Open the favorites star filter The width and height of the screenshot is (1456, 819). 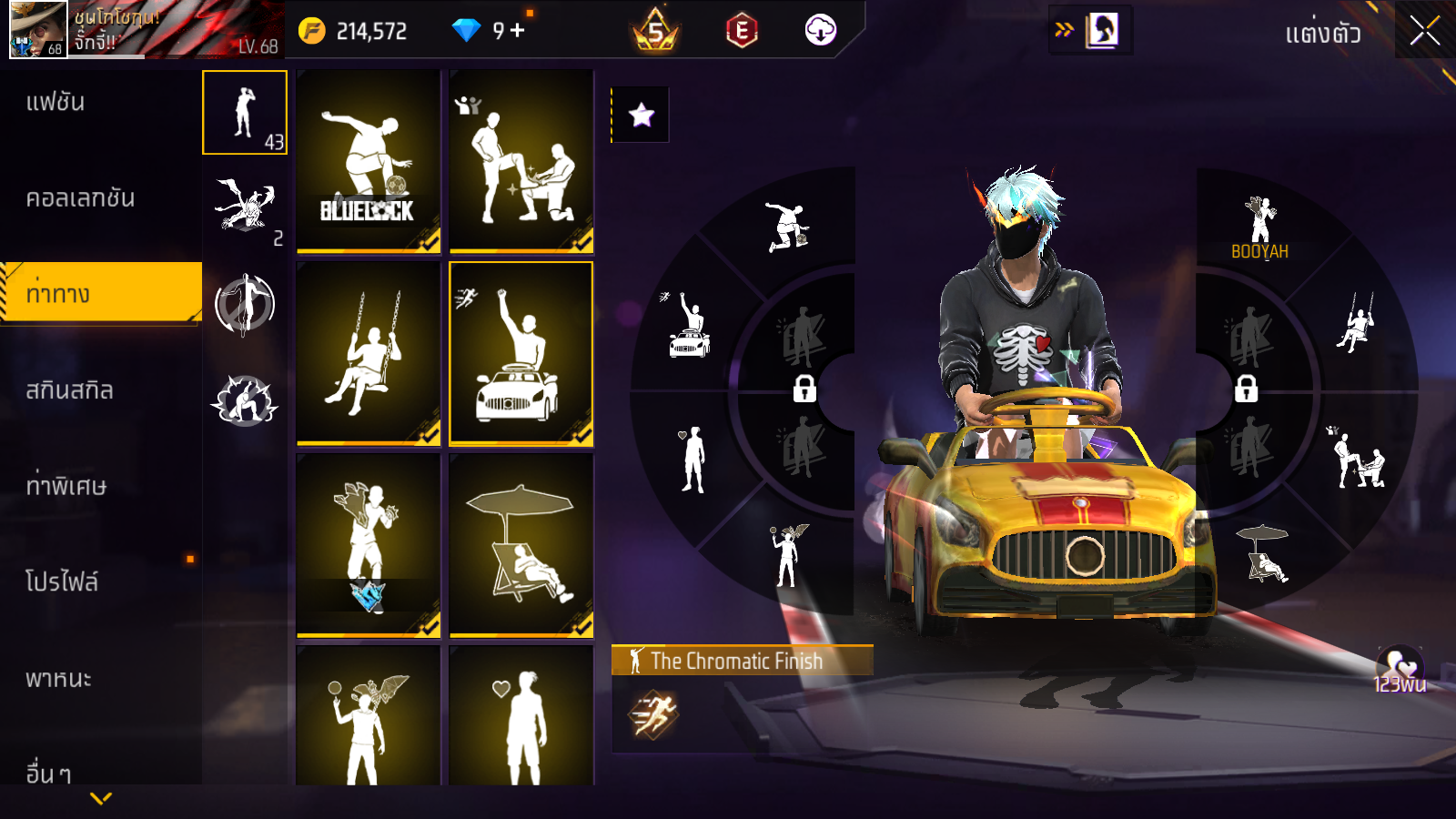point(642,115)
